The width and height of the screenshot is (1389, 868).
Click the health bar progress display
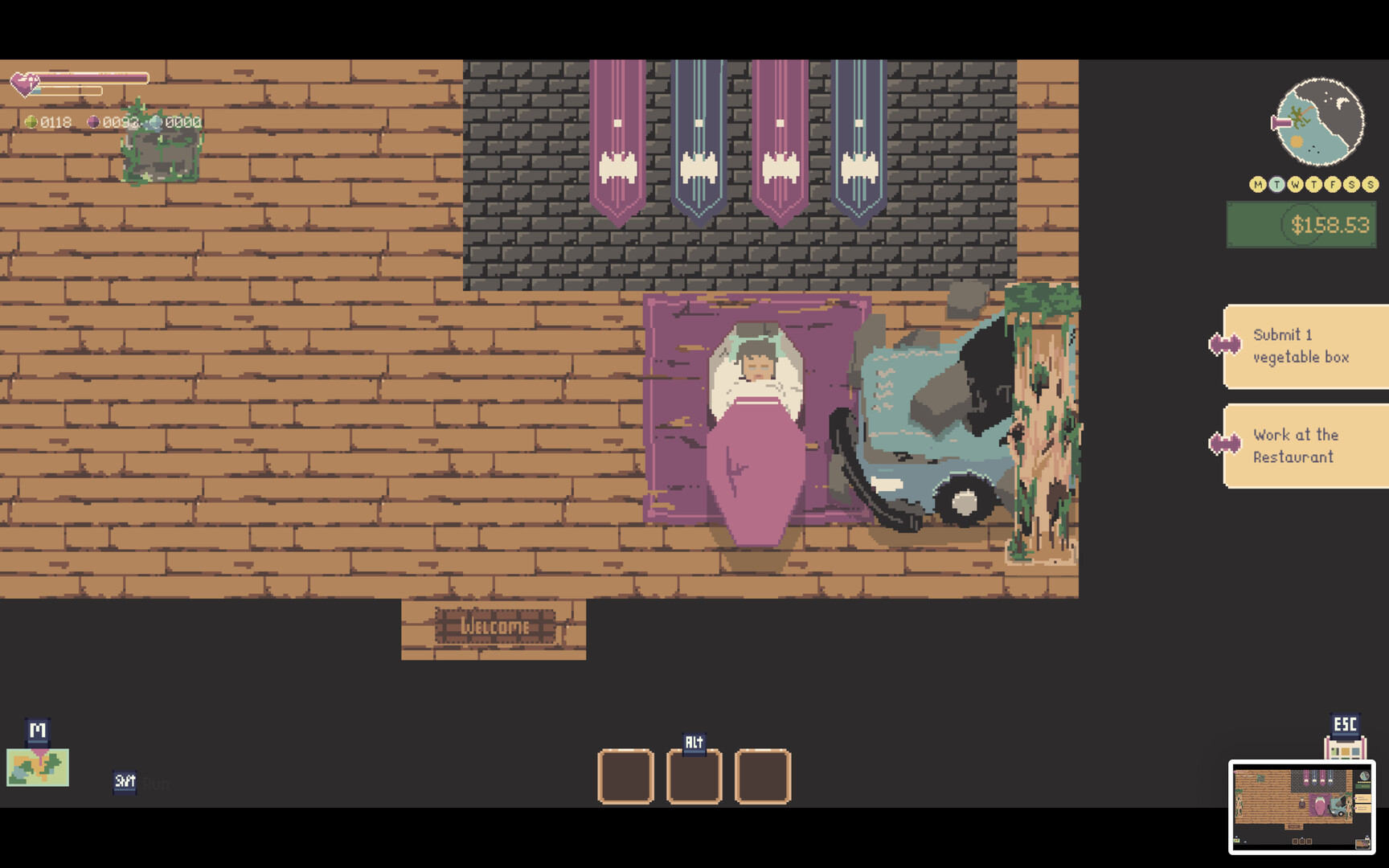point(96,79)
